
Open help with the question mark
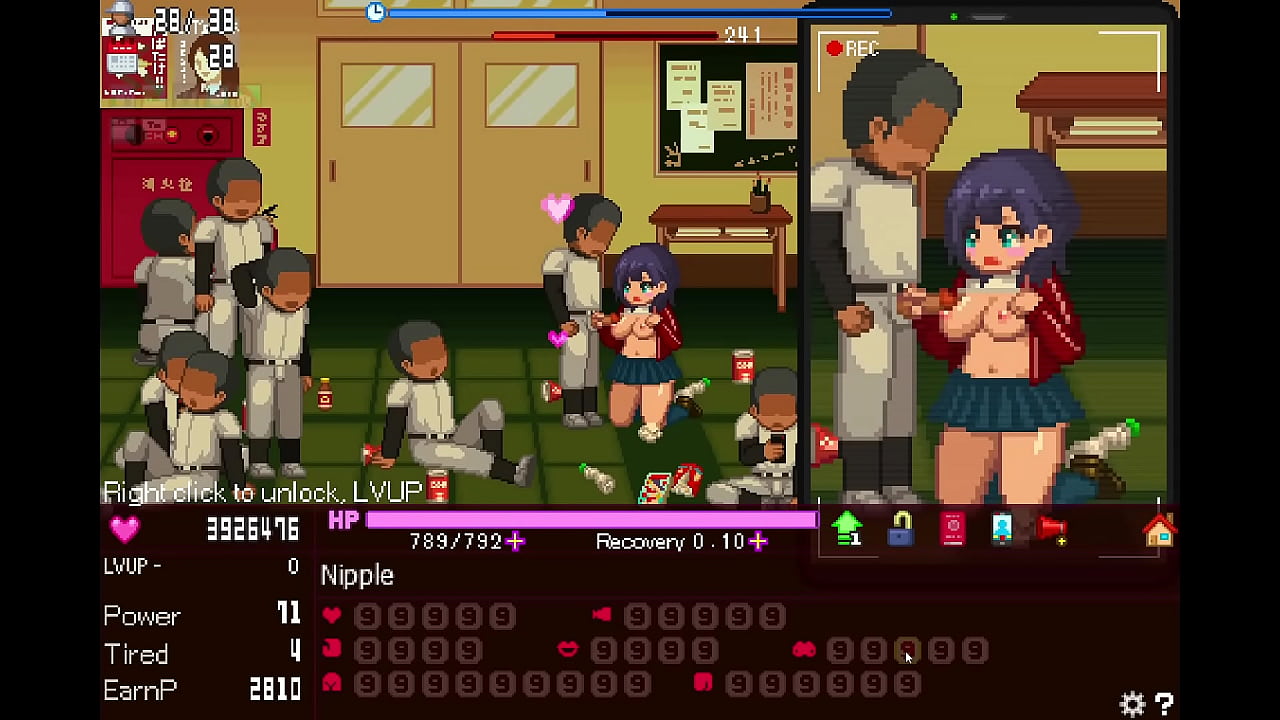click(x=1164, y=704)
